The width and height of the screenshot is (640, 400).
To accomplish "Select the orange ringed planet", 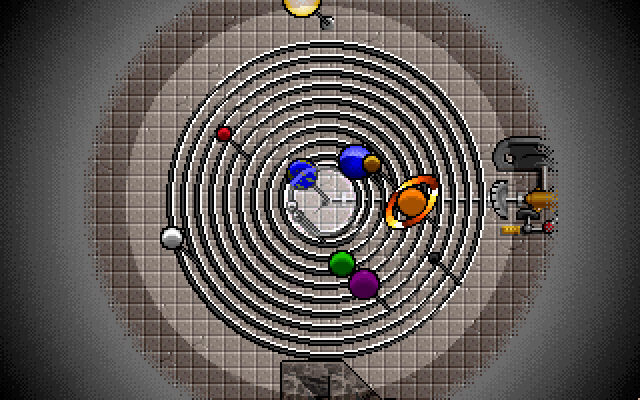I will tap(411, 203).
